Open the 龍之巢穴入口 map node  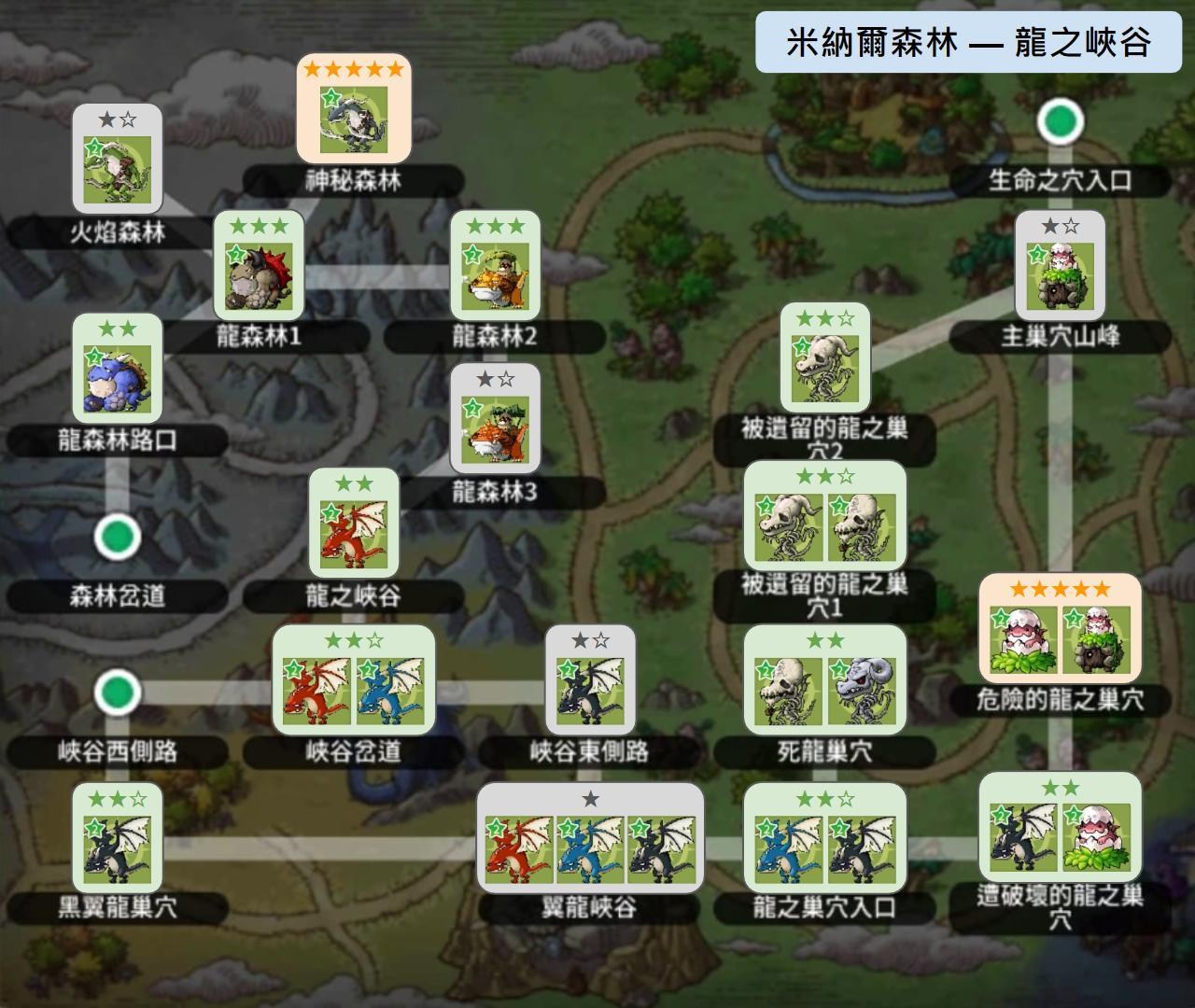(825, 838)
